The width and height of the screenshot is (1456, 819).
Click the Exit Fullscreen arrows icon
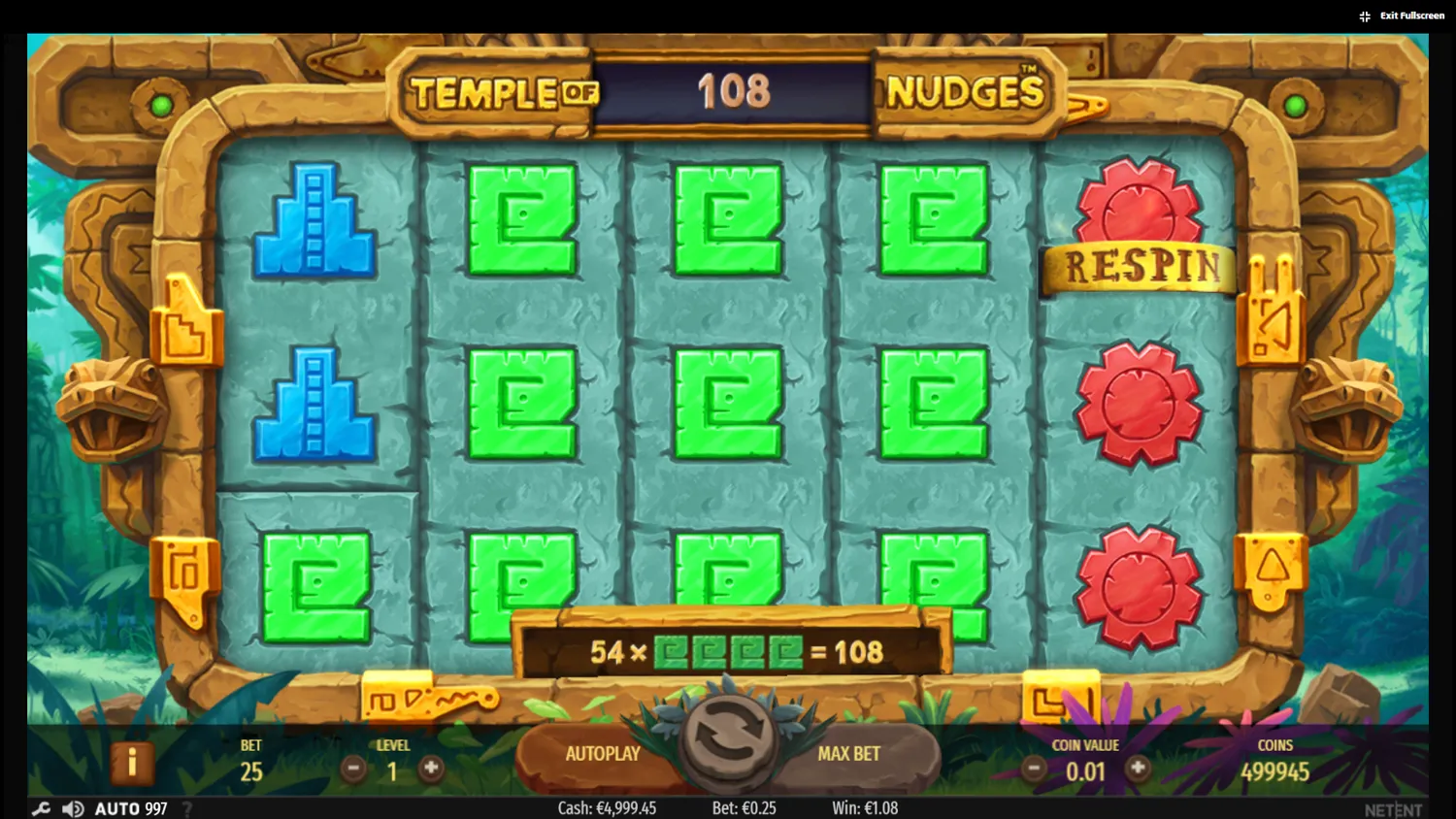pyautogui.click(x=1363, y=15)
